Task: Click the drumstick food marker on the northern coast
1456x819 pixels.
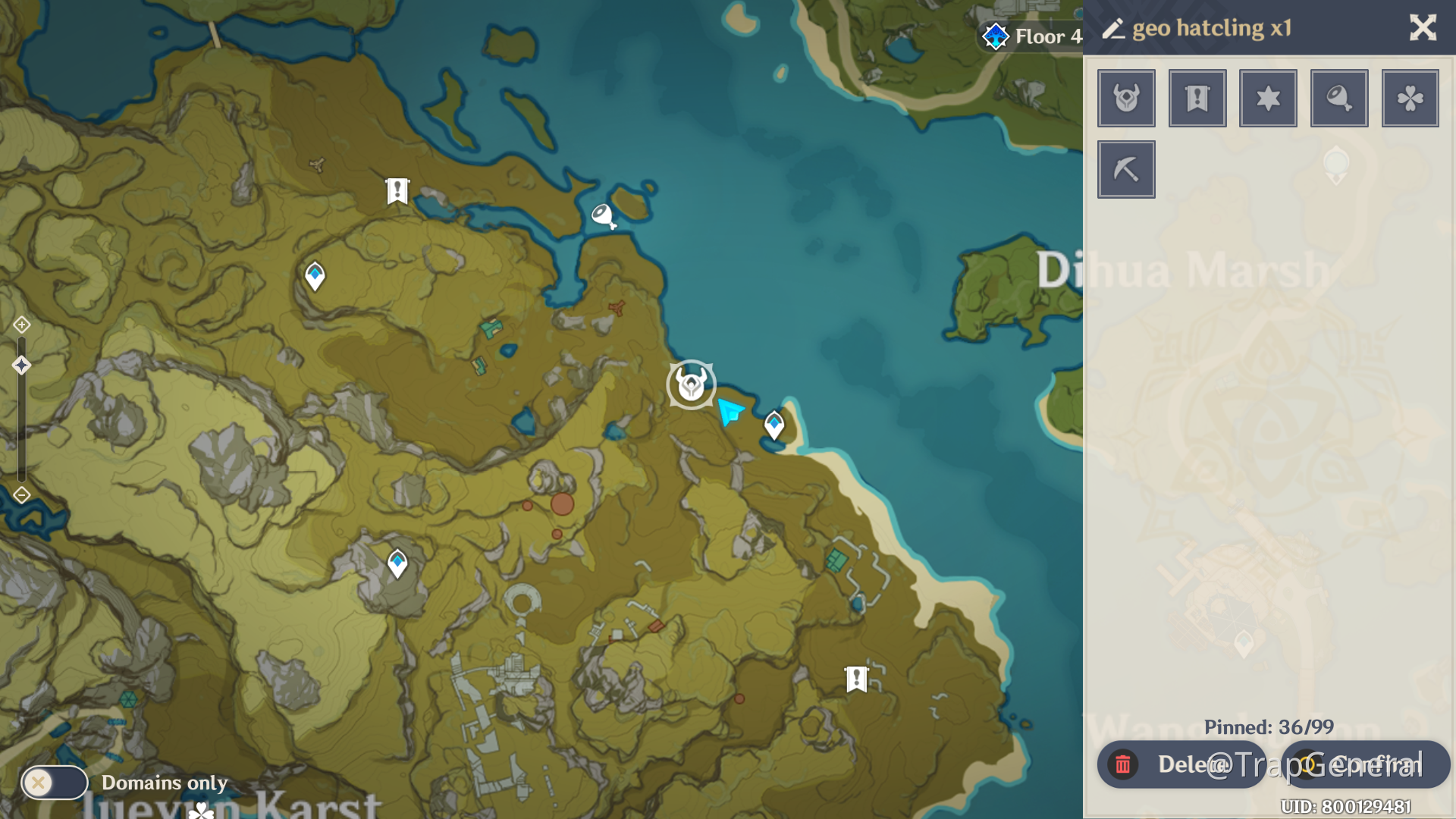Action: (603, 215)
